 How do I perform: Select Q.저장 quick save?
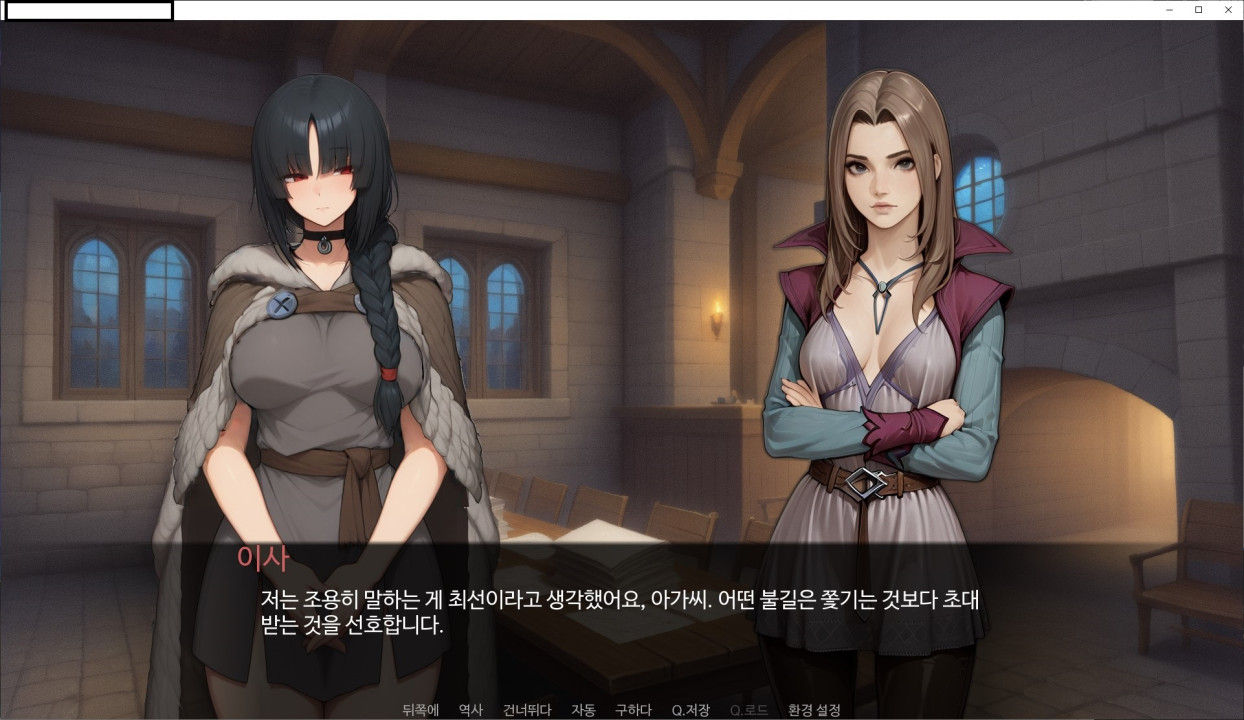690,710
